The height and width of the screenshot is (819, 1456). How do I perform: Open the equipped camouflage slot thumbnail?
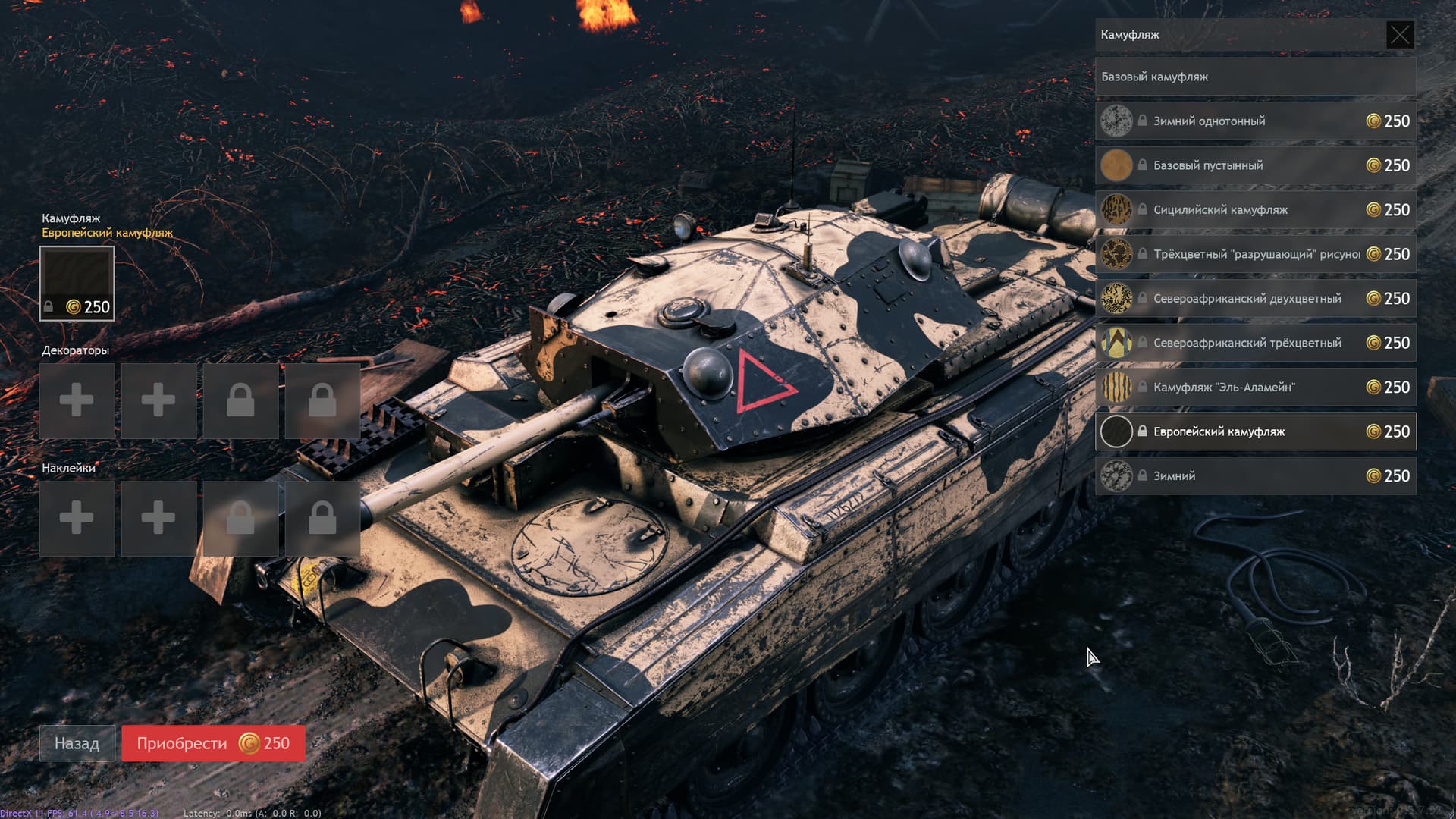[x=77, y=283]
